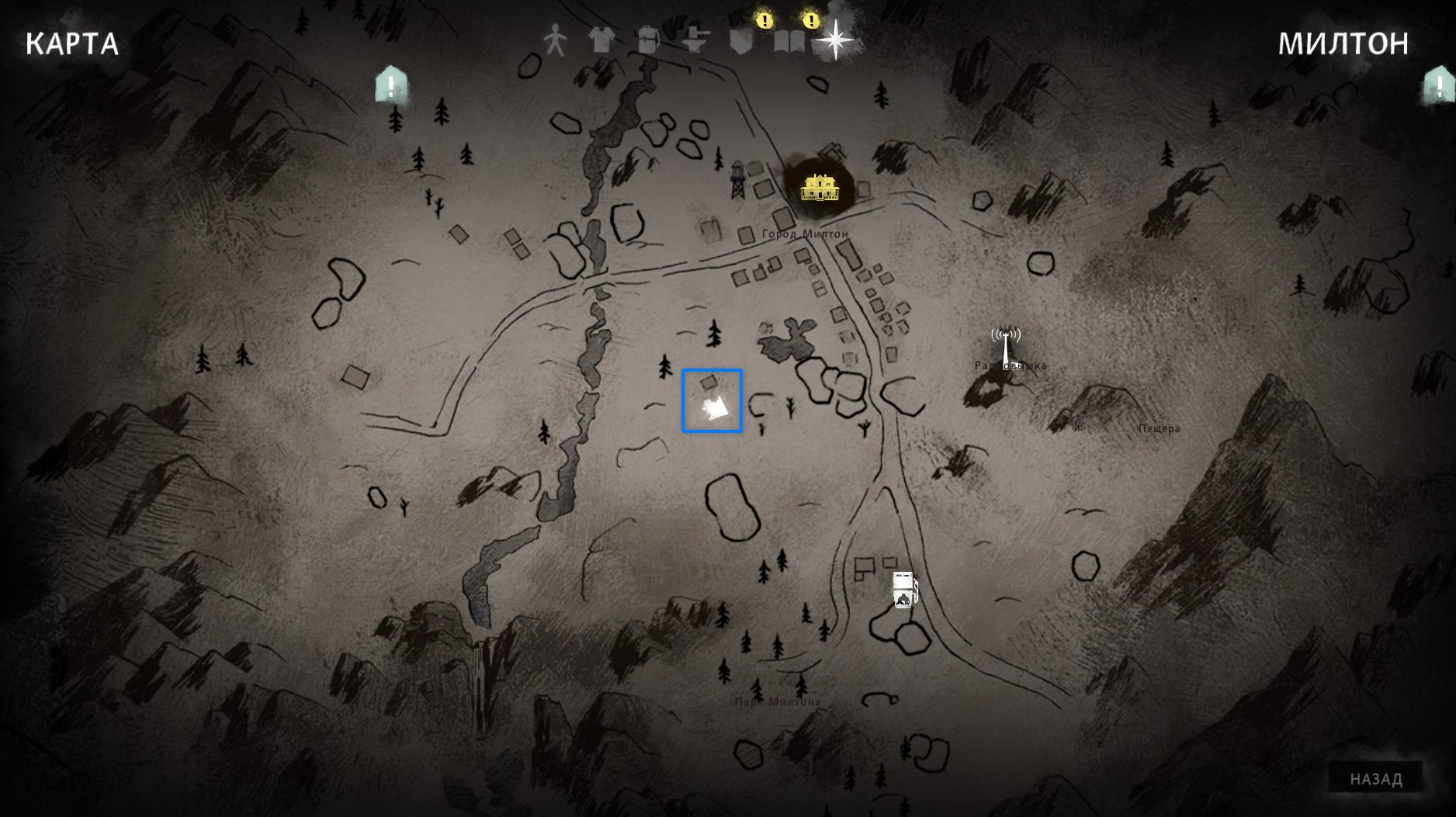Select the gas station pump marker
The width and height of the screenshot is (1456, 817).
point(903,590)
